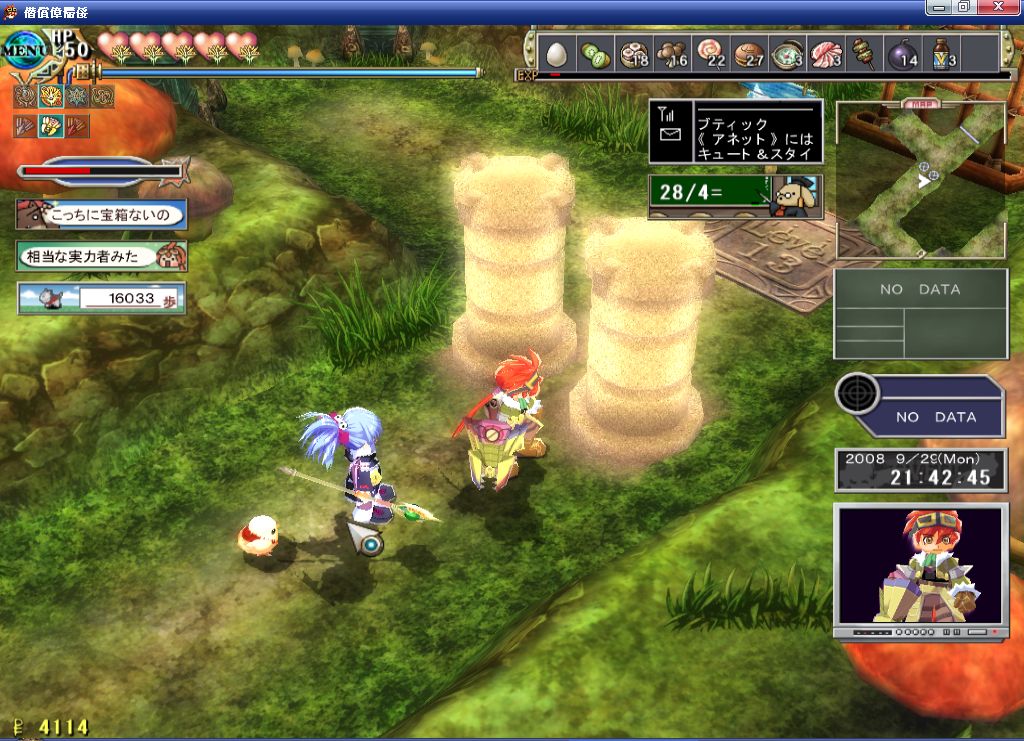Select the sushi roll slot with 18
The image size is (1024, 741).
click(x=632, y=53)
